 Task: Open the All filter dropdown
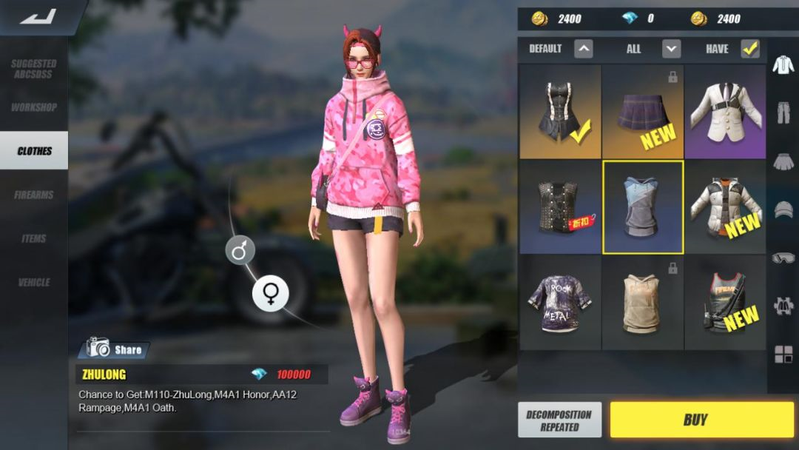click(x=671, y=48)
